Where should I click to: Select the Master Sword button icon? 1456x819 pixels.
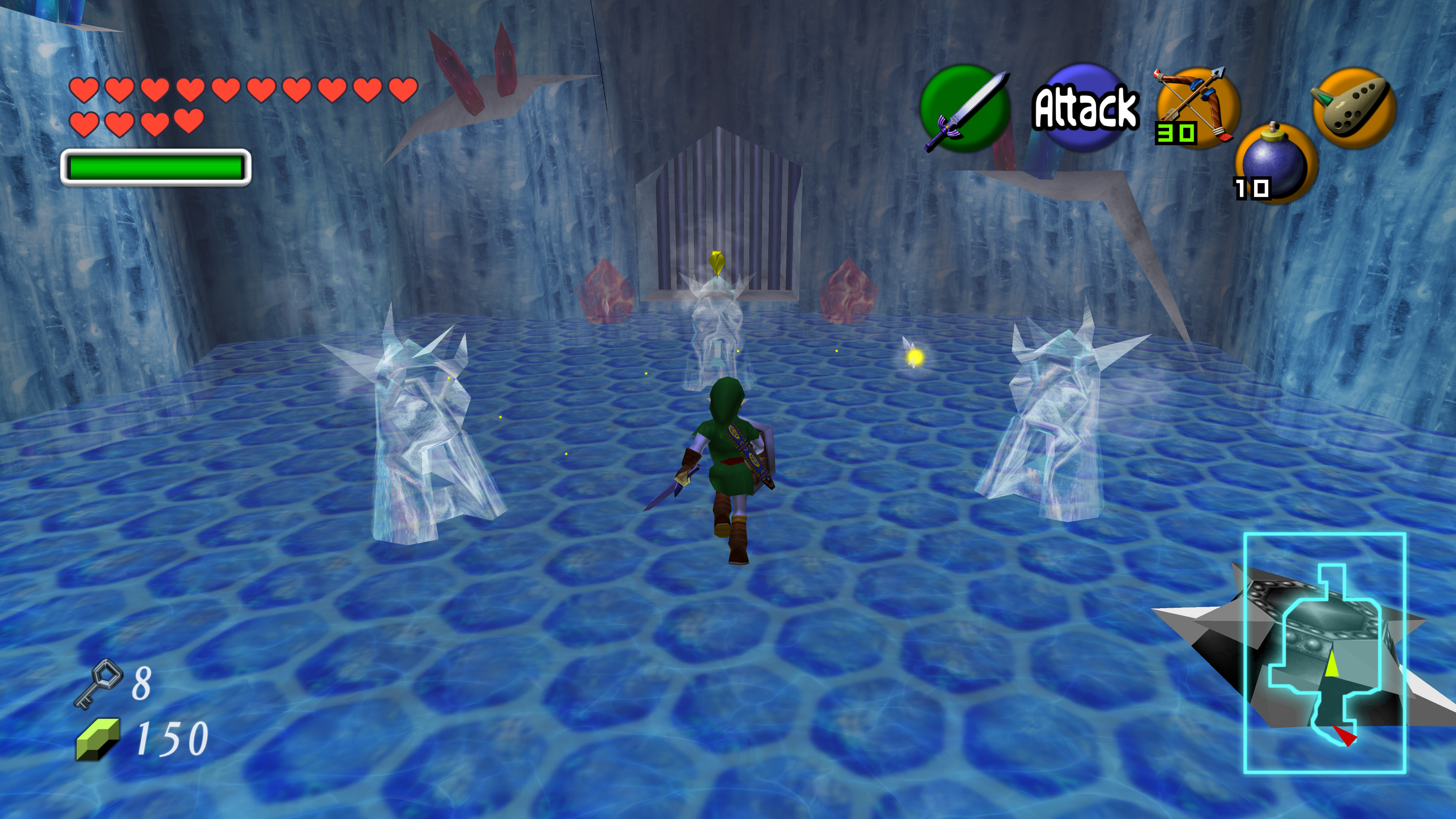click(965, 108)
